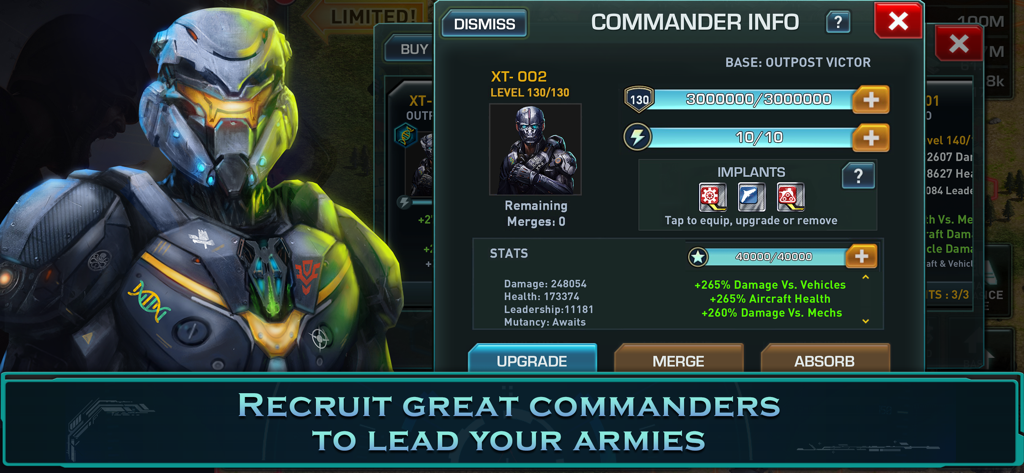Click the XT-002 commander portrait
1024x473 pixels.
point(535,149)
